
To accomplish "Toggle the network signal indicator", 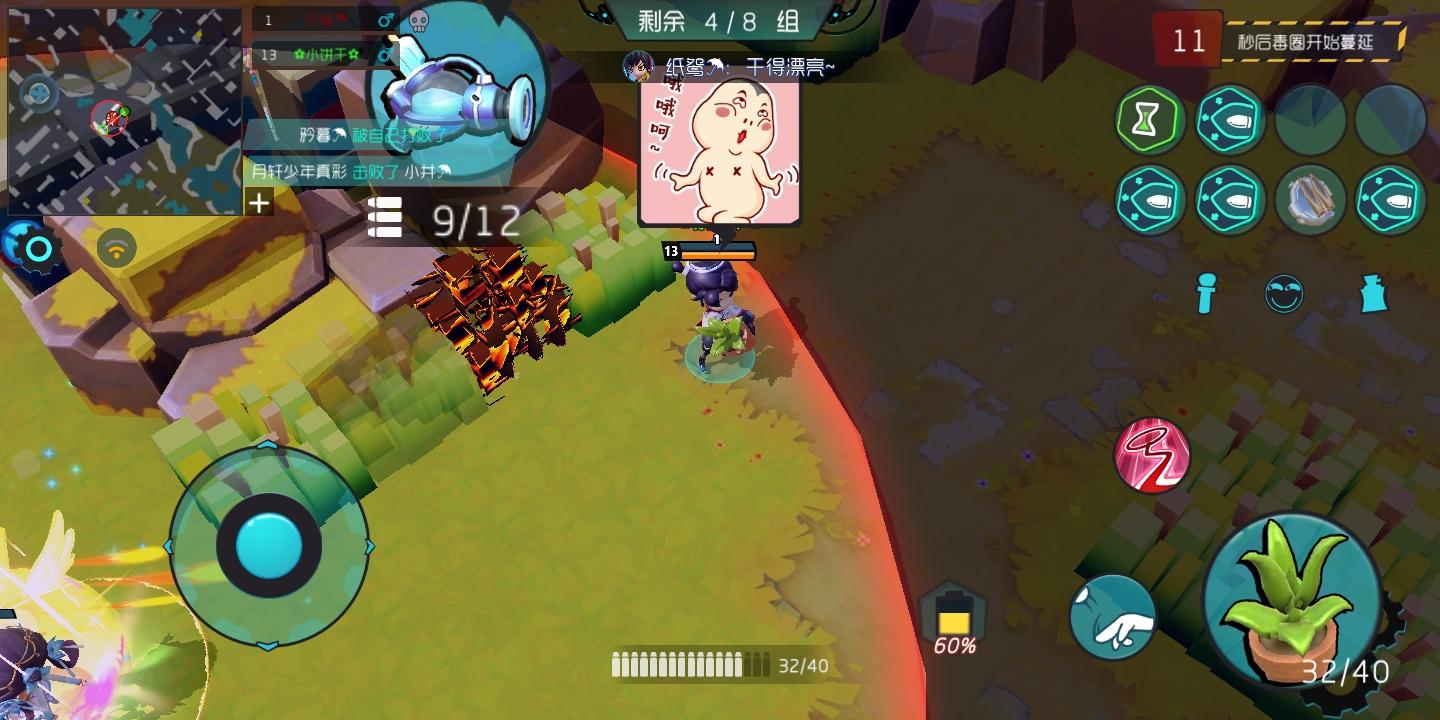I will click(x=118, y=248).
